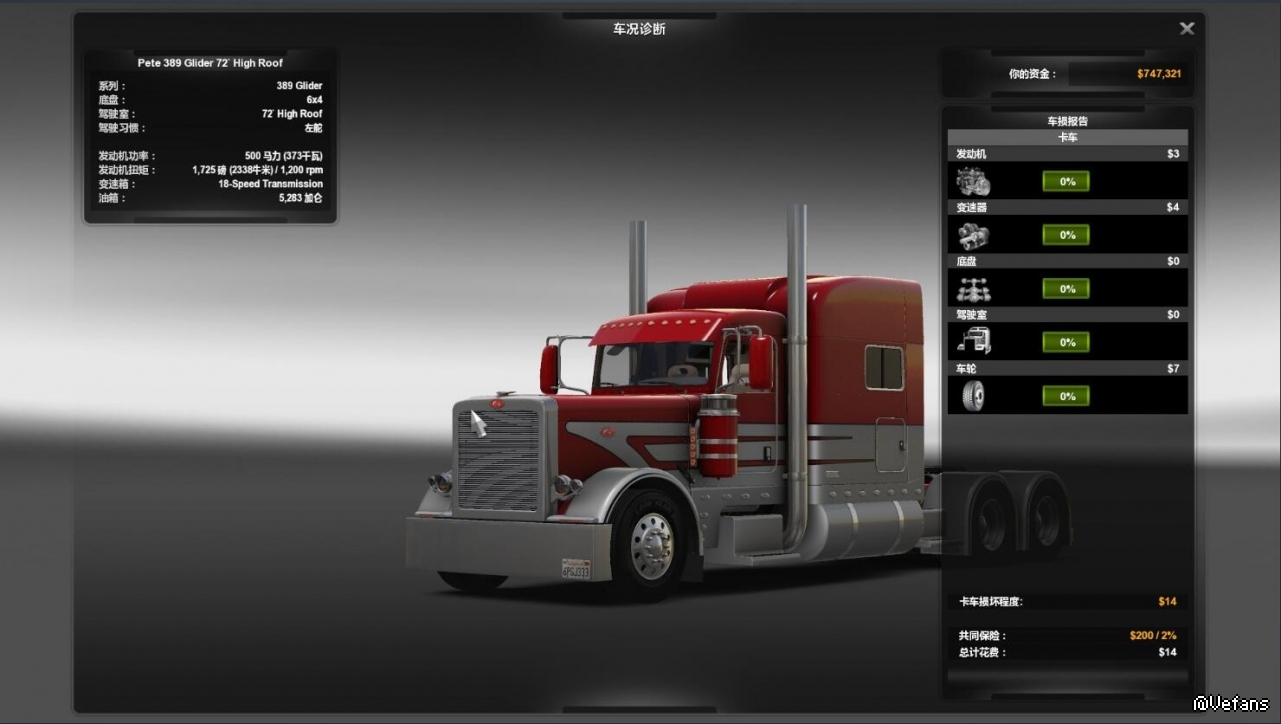The height and width of the screenshot is (724, 1281).
Task: Close the vehicle diagnostics window
Action: (x=1187, y=29)
